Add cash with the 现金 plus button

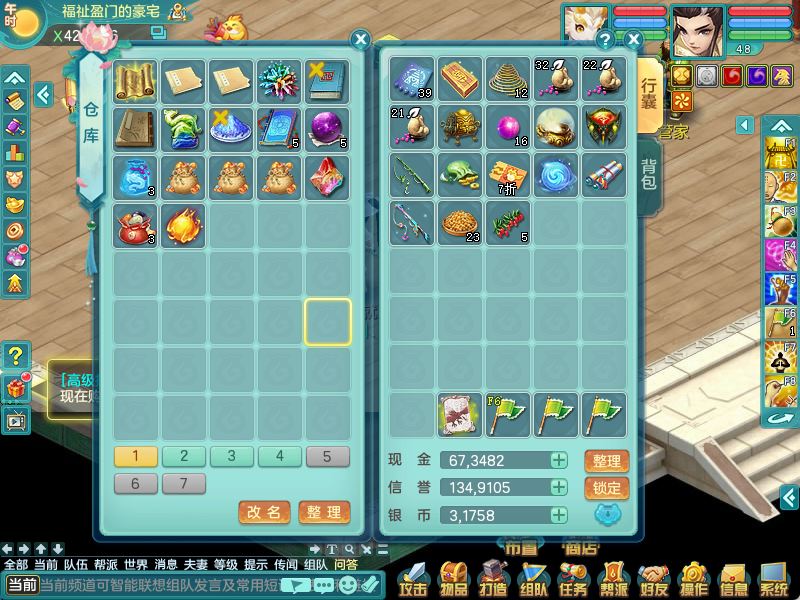pyautogui.click(x=559, y=461)
